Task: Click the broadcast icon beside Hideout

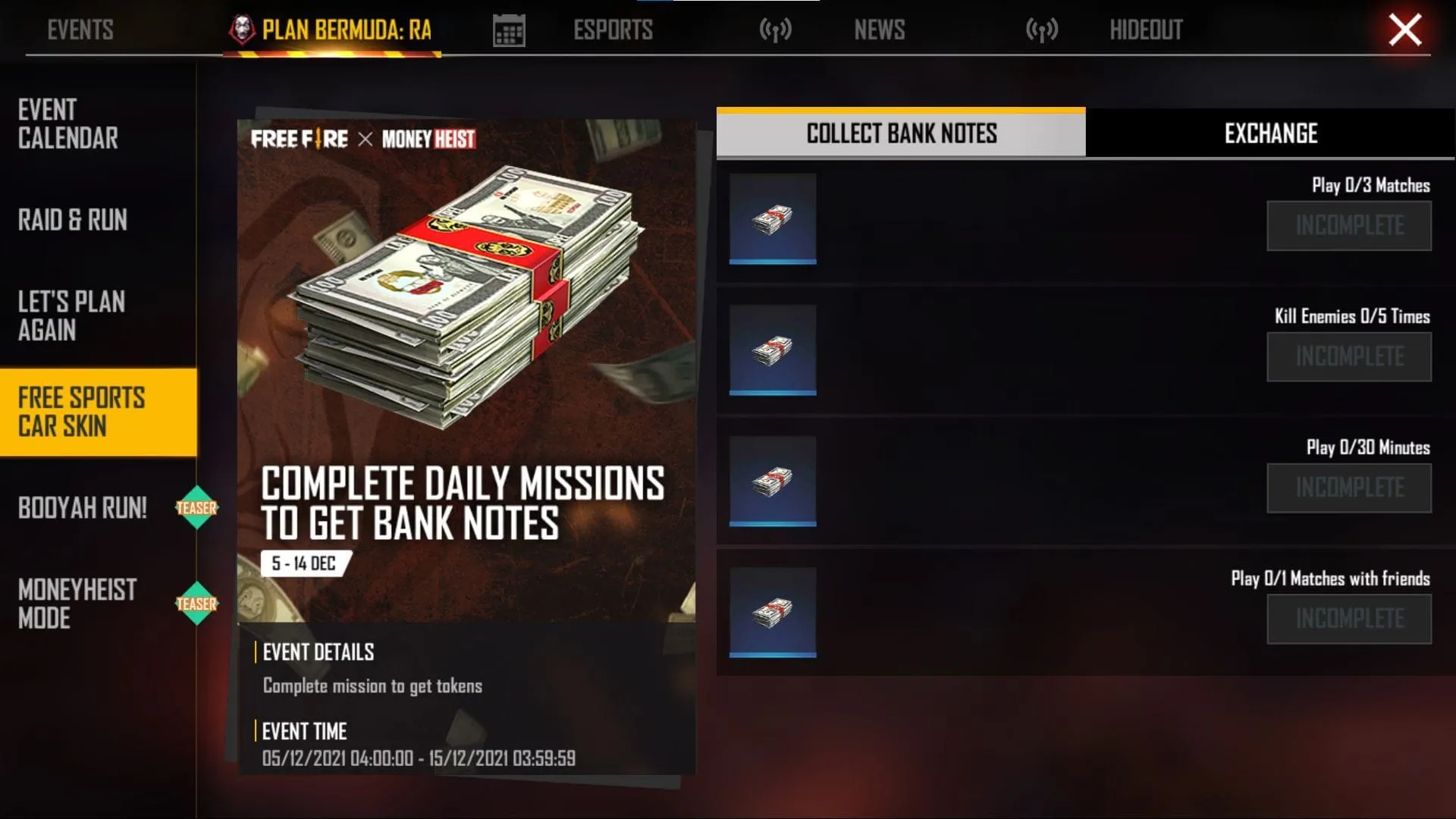Action: click(x=1043, y=30)
